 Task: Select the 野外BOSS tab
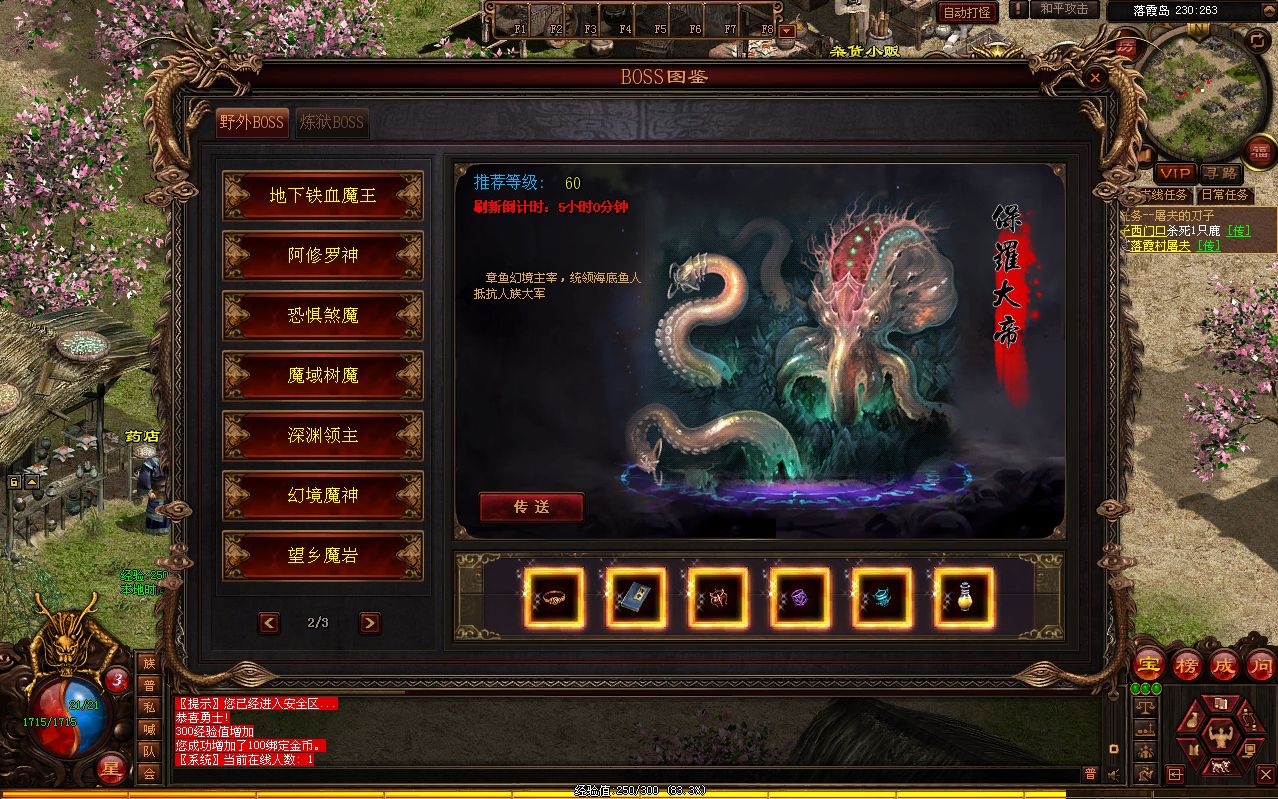coord(252,123)
